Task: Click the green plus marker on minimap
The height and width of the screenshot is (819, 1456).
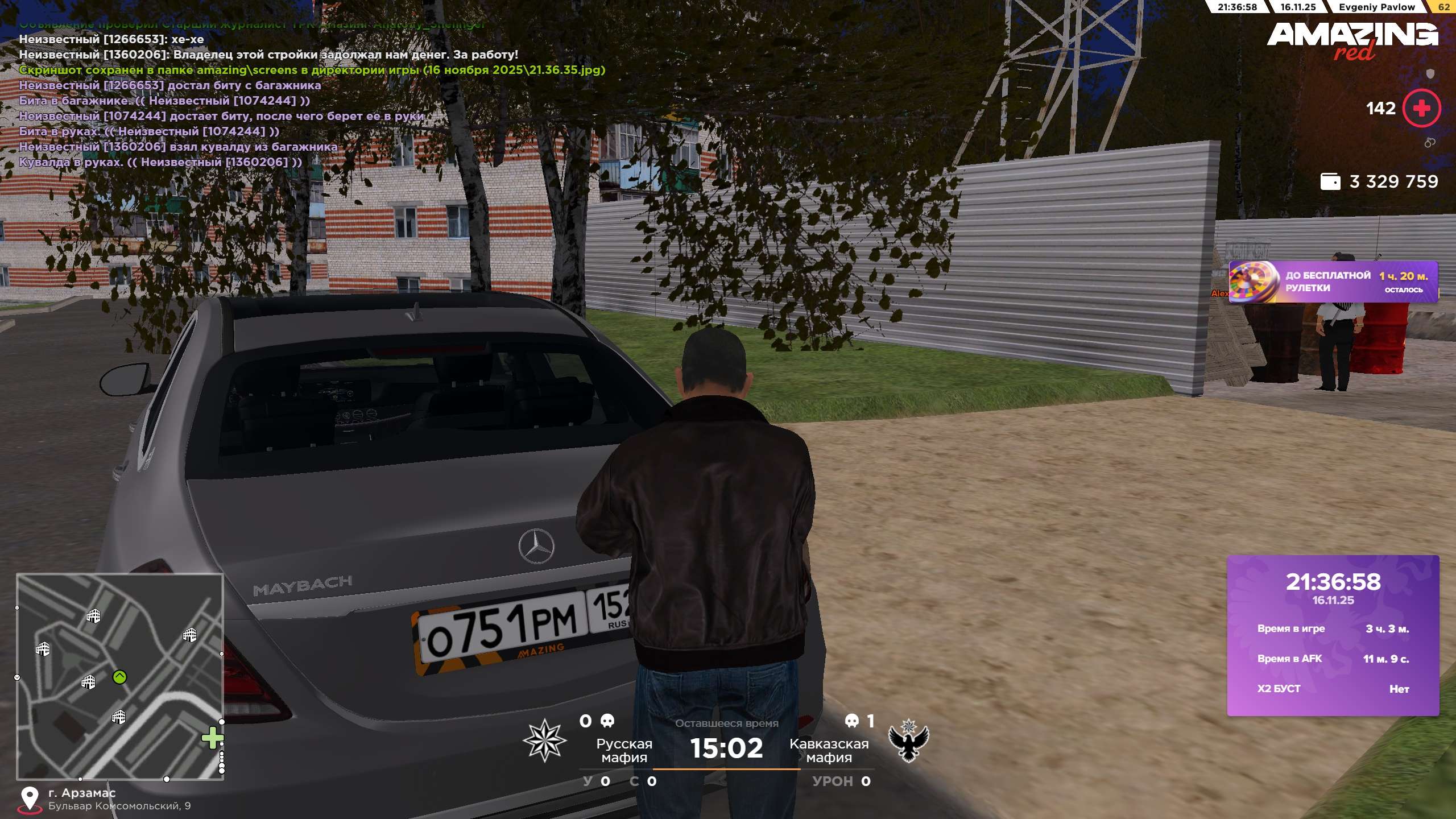Action: click(212, 738)
